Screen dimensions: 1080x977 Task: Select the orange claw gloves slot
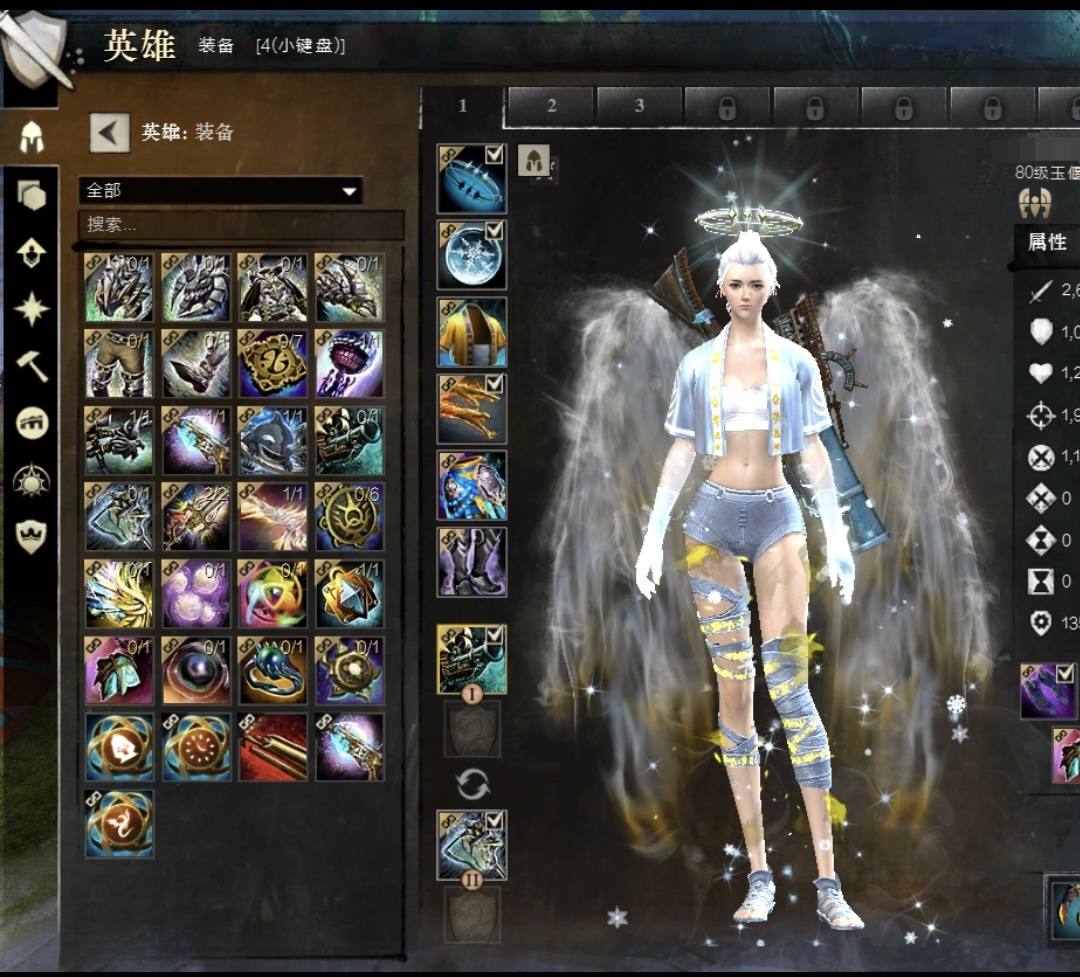[471, 409]
